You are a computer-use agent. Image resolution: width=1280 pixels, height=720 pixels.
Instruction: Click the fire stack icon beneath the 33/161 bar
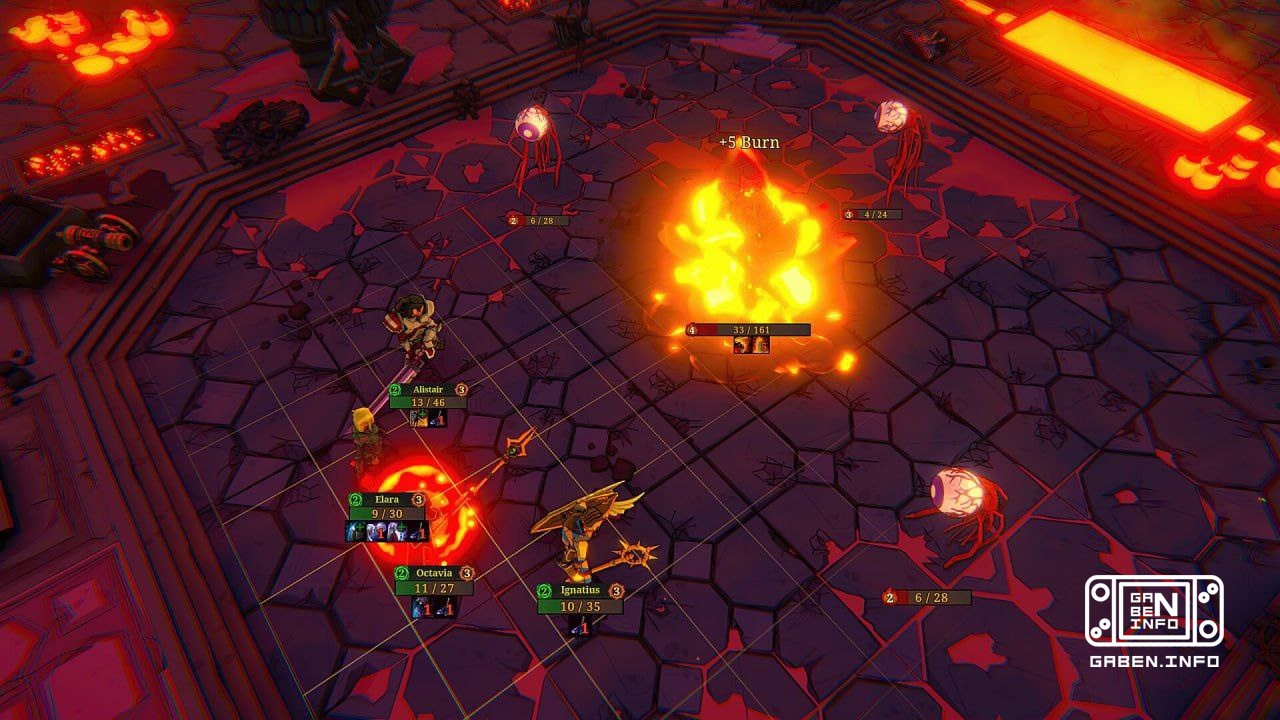pos(741,345)
